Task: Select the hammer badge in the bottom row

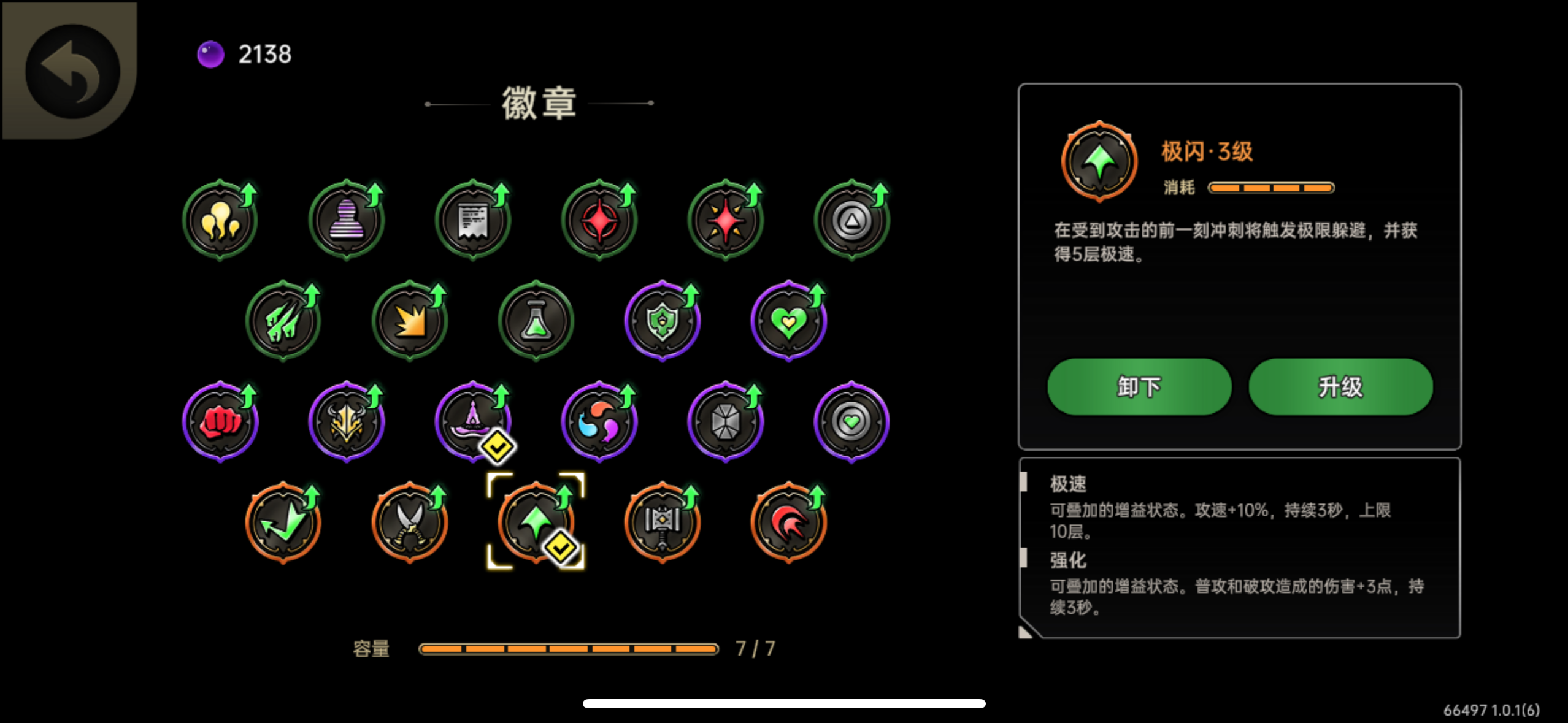Action: [663, 522]
